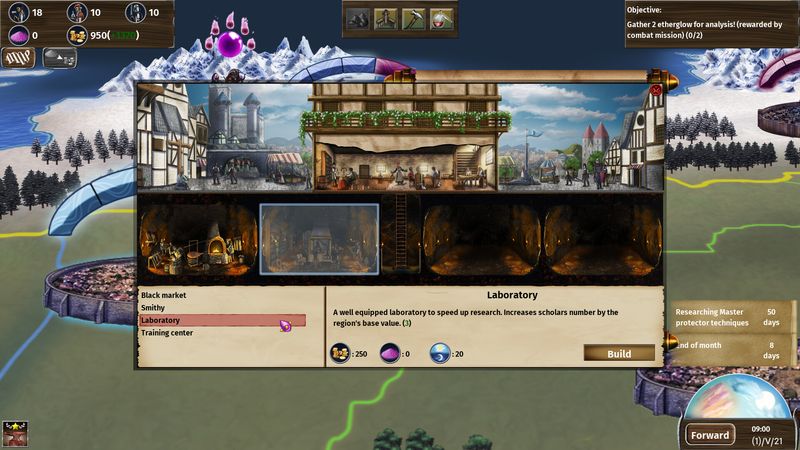
Task: Open the gather etherglow objective tracker
Action: point(711,24)
